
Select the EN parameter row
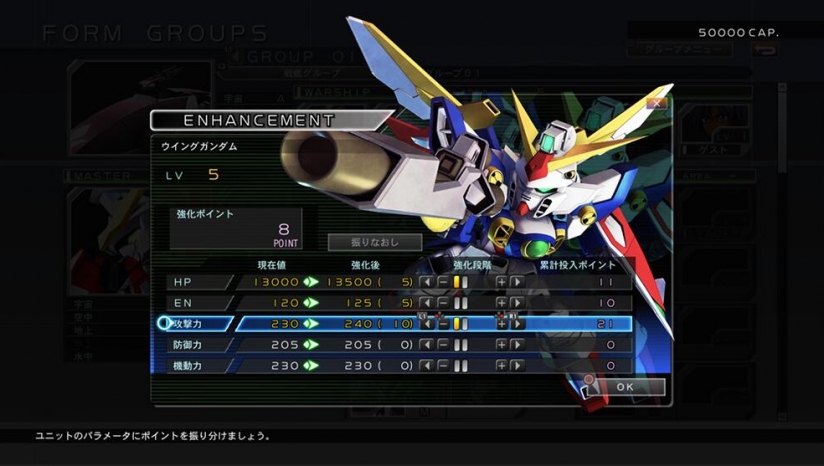[200, 303]
